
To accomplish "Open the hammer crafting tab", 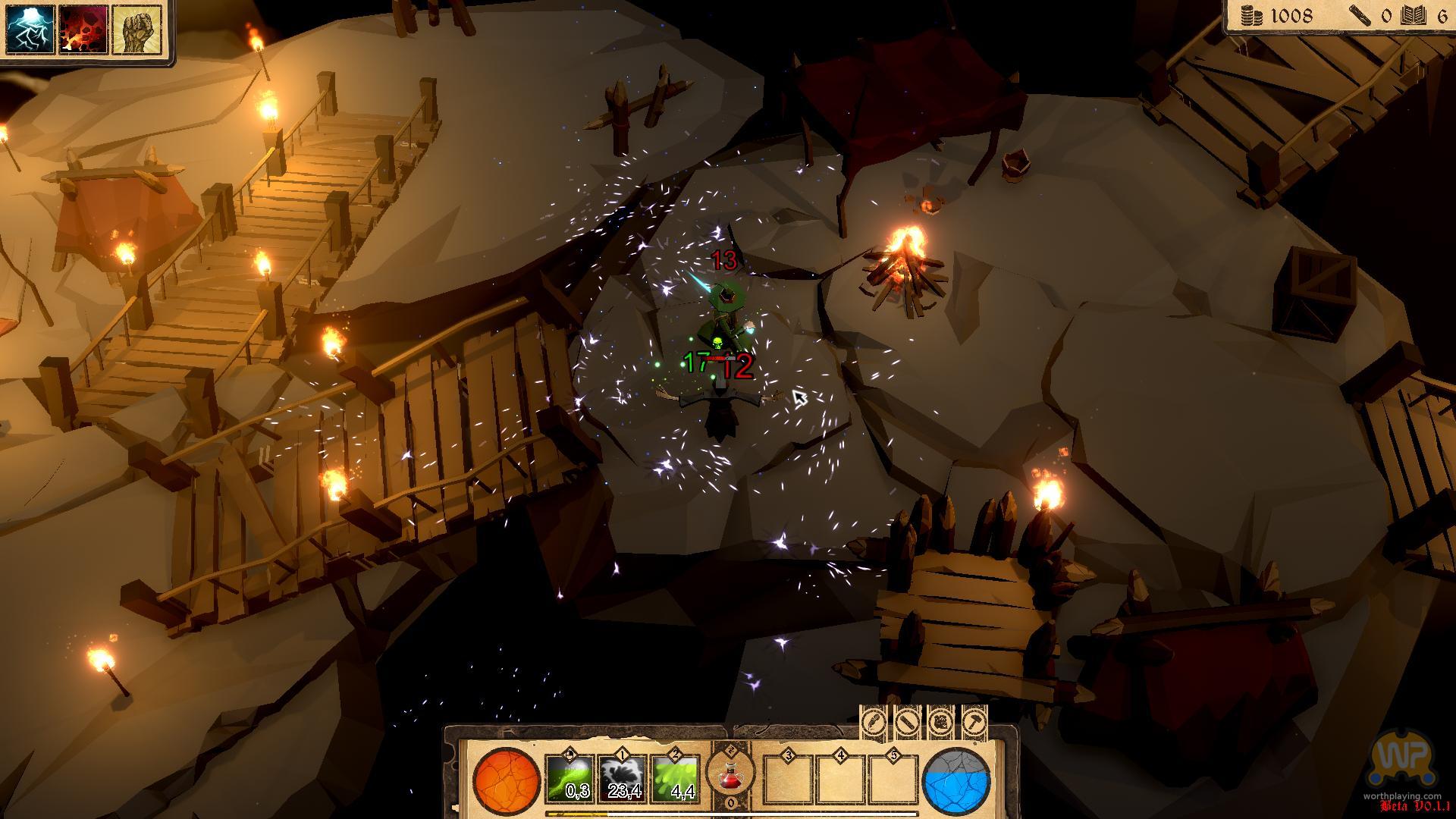I will [974, 723].
